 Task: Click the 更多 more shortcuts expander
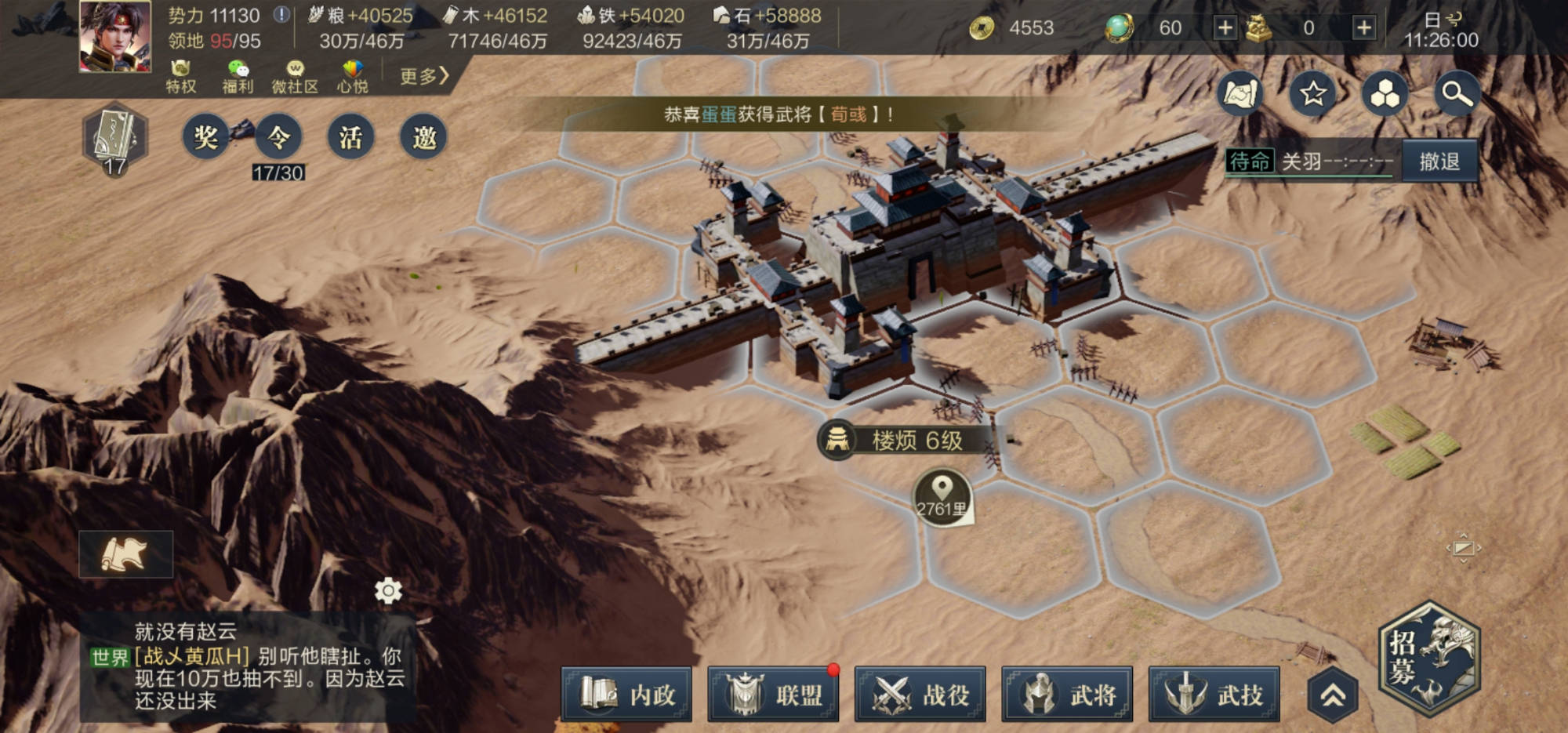point(423,76)
